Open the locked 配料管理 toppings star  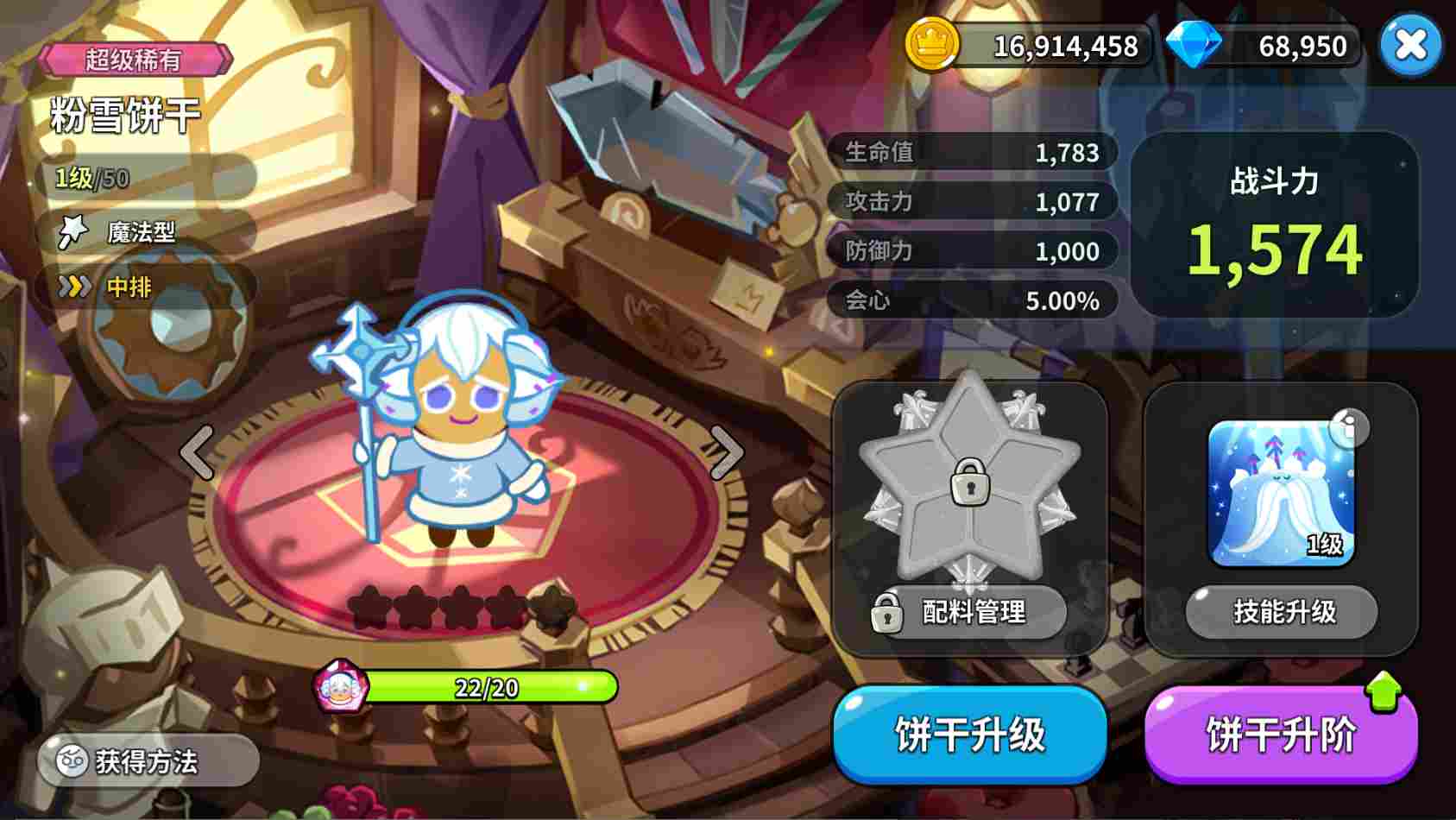(x=971, y=492)
